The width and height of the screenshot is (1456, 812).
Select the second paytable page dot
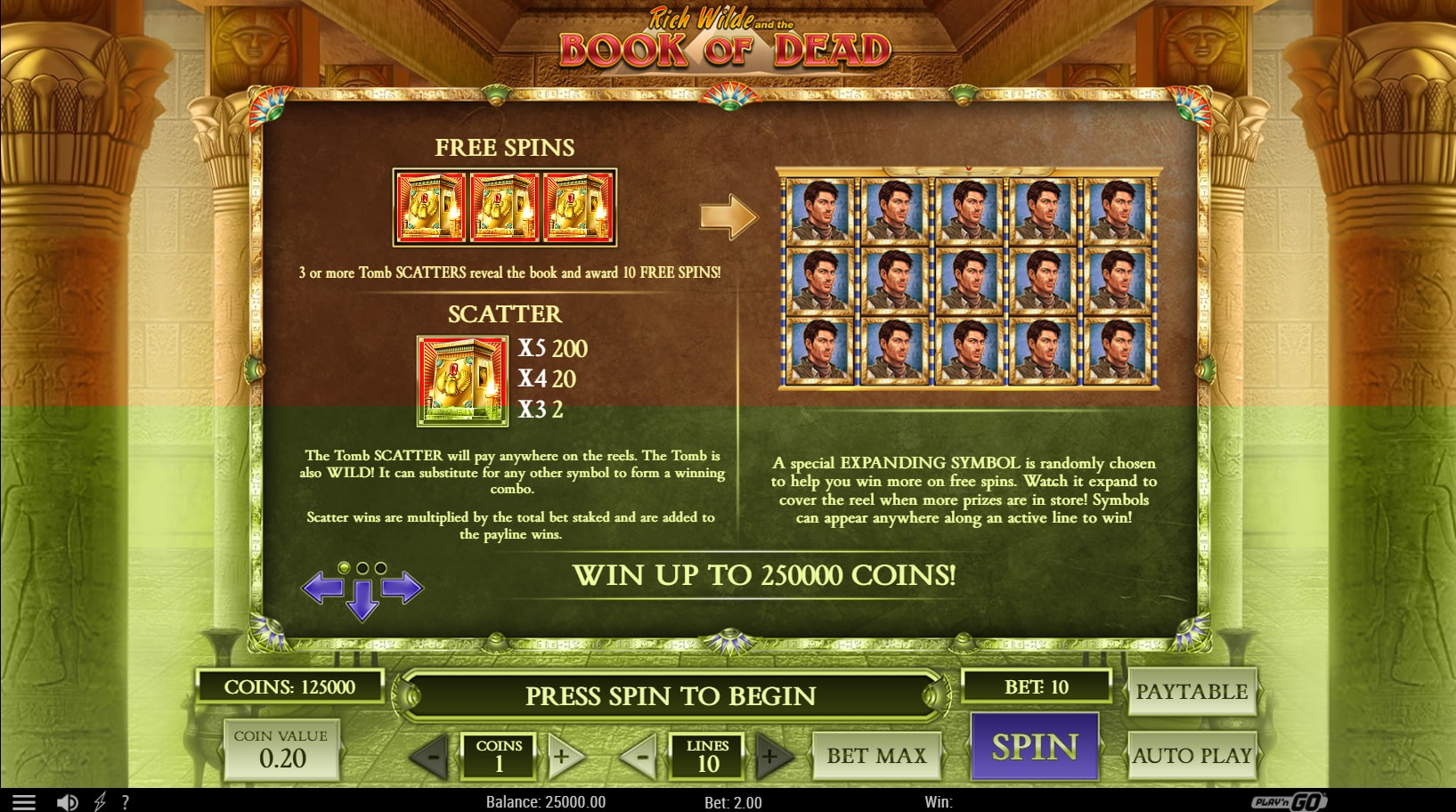(x=362, y=568)
